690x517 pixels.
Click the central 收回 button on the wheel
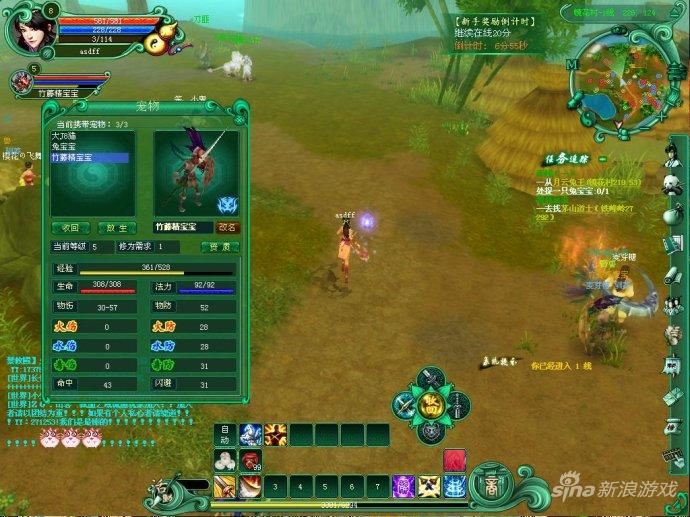pyautogui.click(x=431, y=404)
